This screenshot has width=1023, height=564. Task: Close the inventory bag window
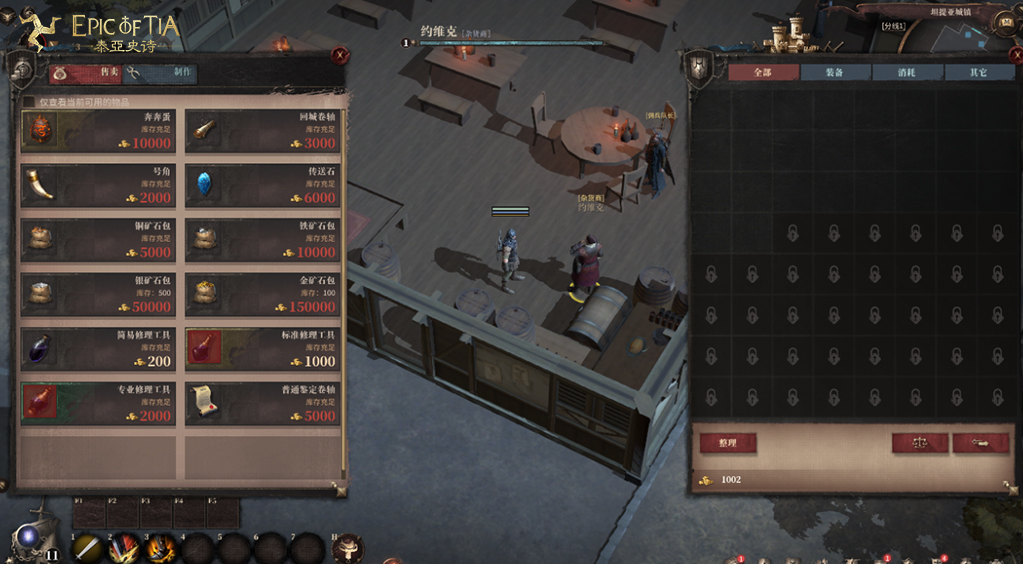(x=1008, y=56)
